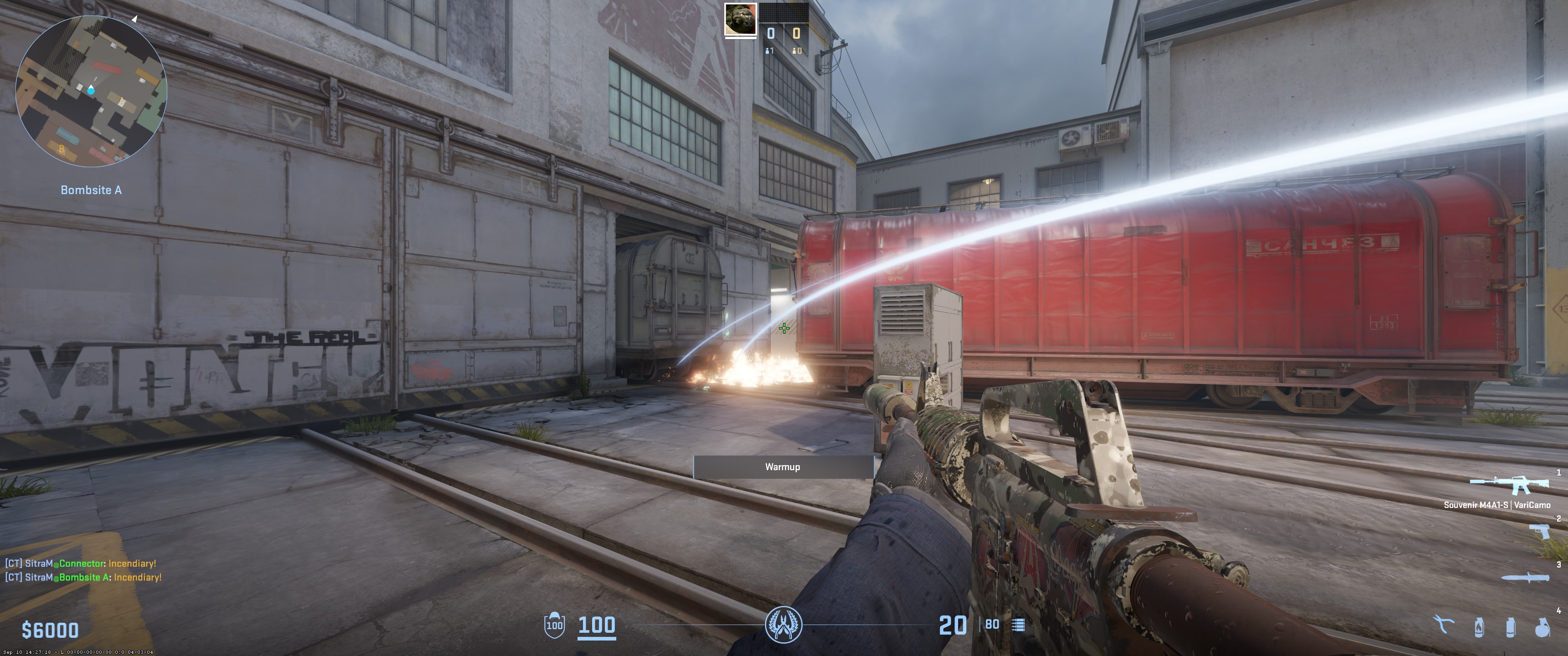Click the CT player-count icon under the score
Image resolution: width=1568 pixels, height=656 pixels.
[x=767, y=51]
